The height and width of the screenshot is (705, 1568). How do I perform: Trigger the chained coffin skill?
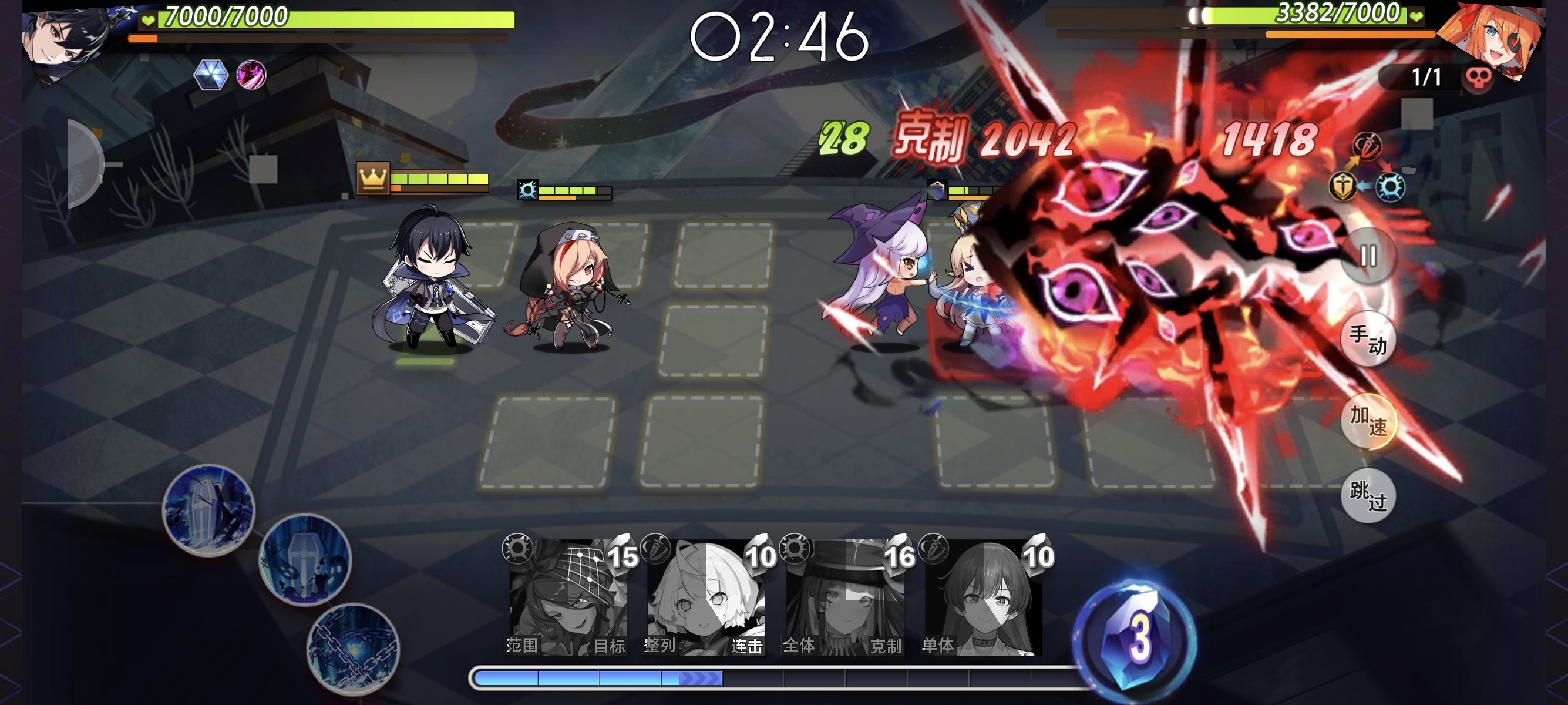pos(353,649)
